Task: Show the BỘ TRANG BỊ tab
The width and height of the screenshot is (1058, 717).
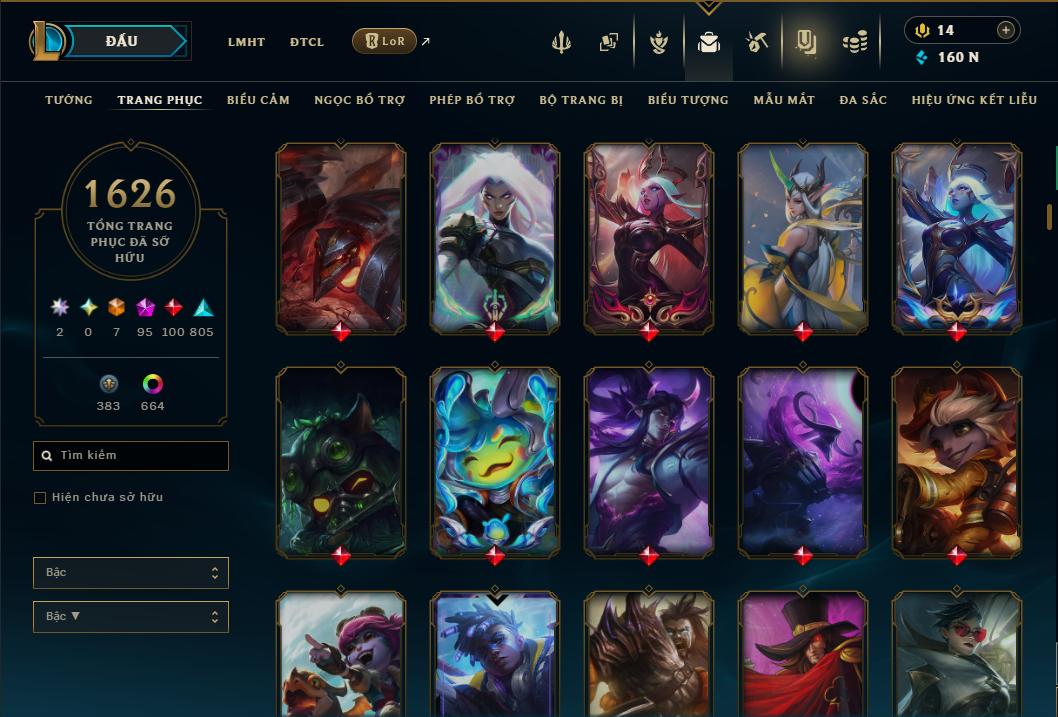Action: click(581, 100)
